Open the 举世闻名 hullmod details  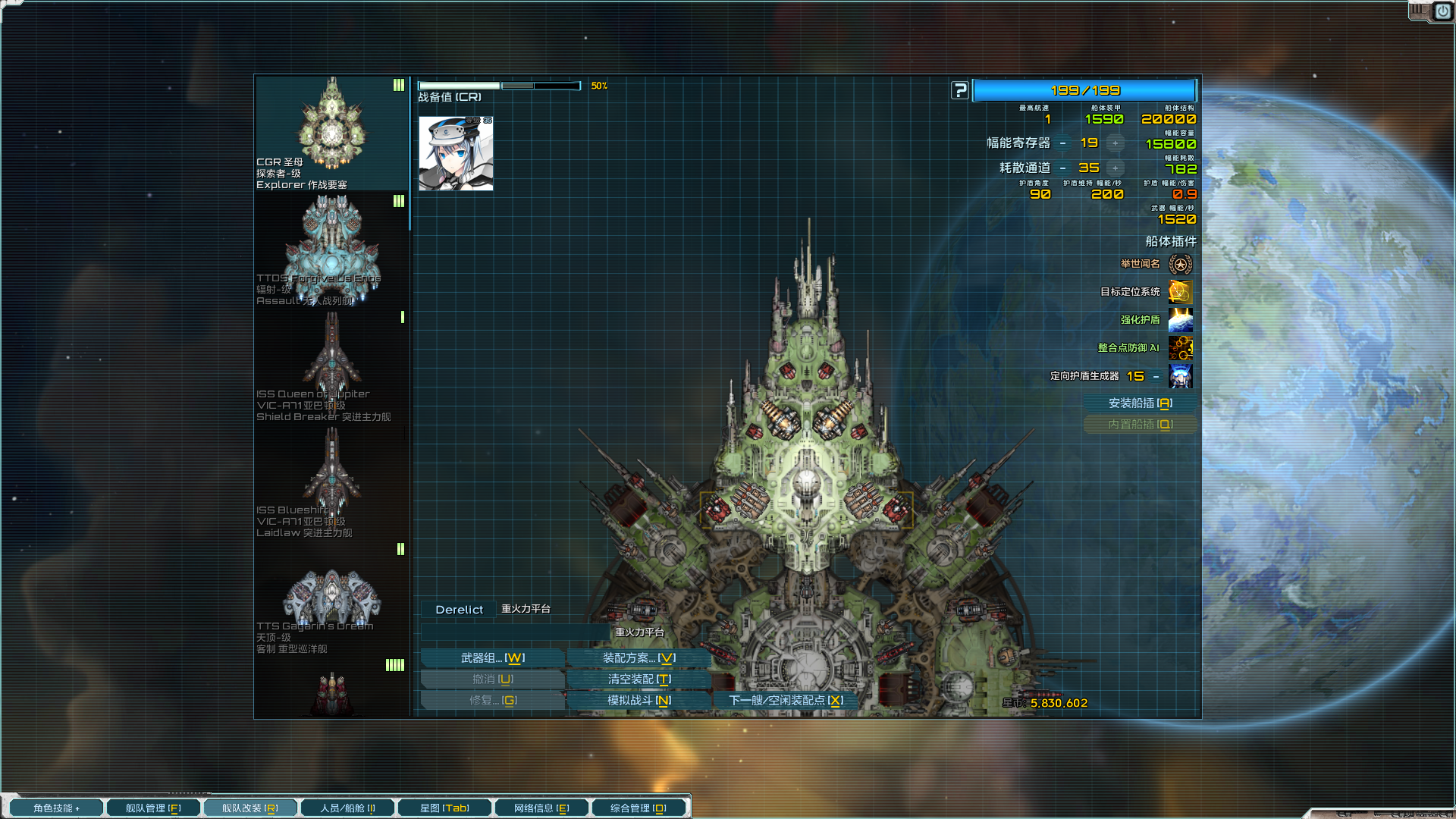pos(1182,265)
